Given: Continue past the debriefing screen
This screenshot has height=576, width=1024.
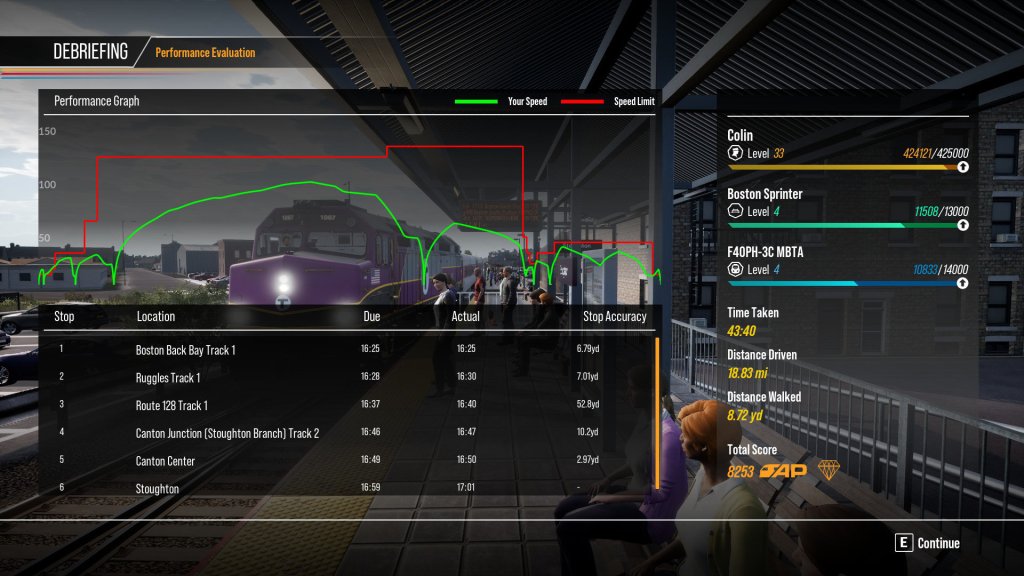Looking at the screenshot, I should [928, 543].
